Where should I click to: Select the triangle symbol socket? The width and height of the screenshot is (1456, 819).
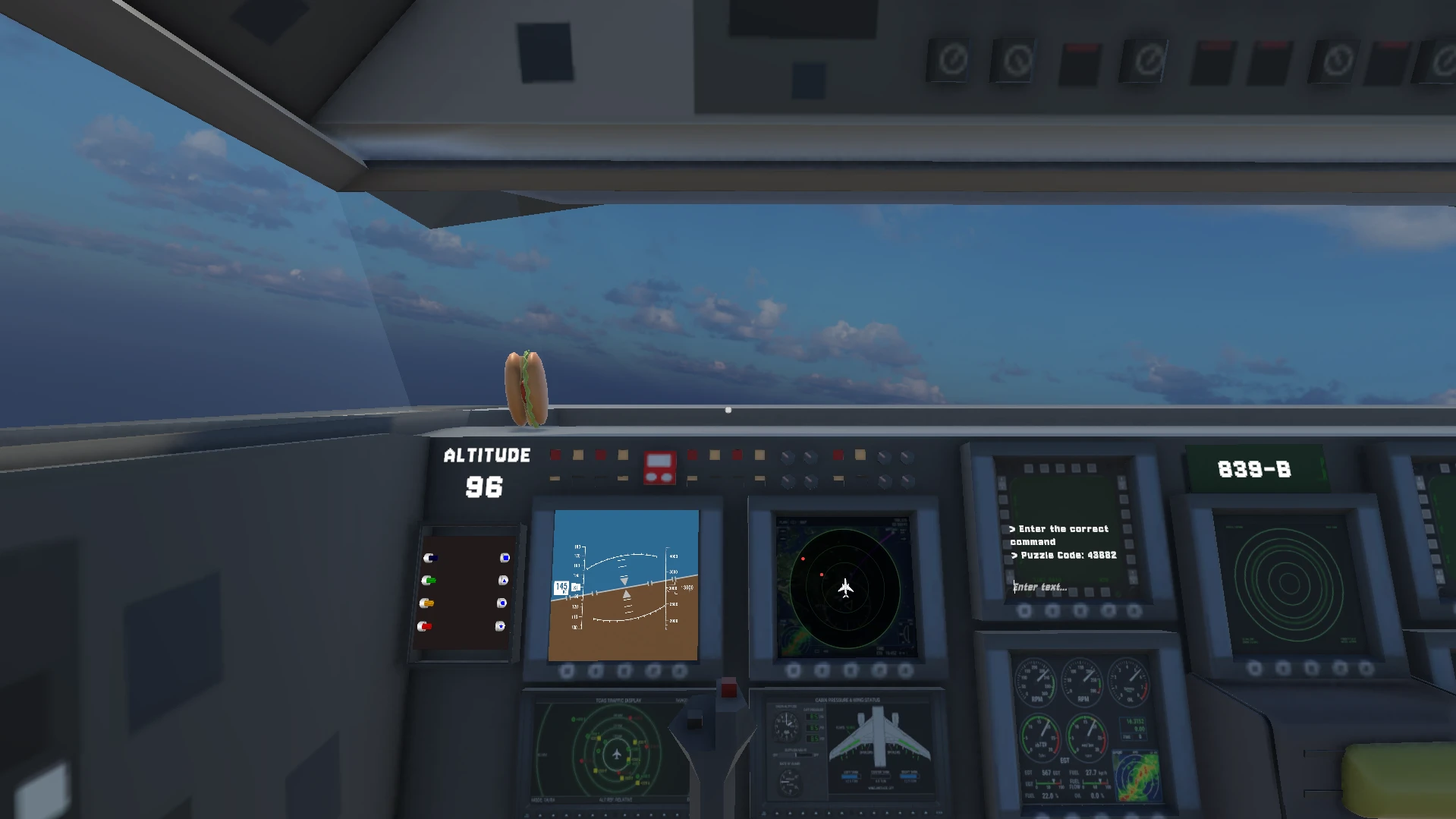(x=503, y=581)
